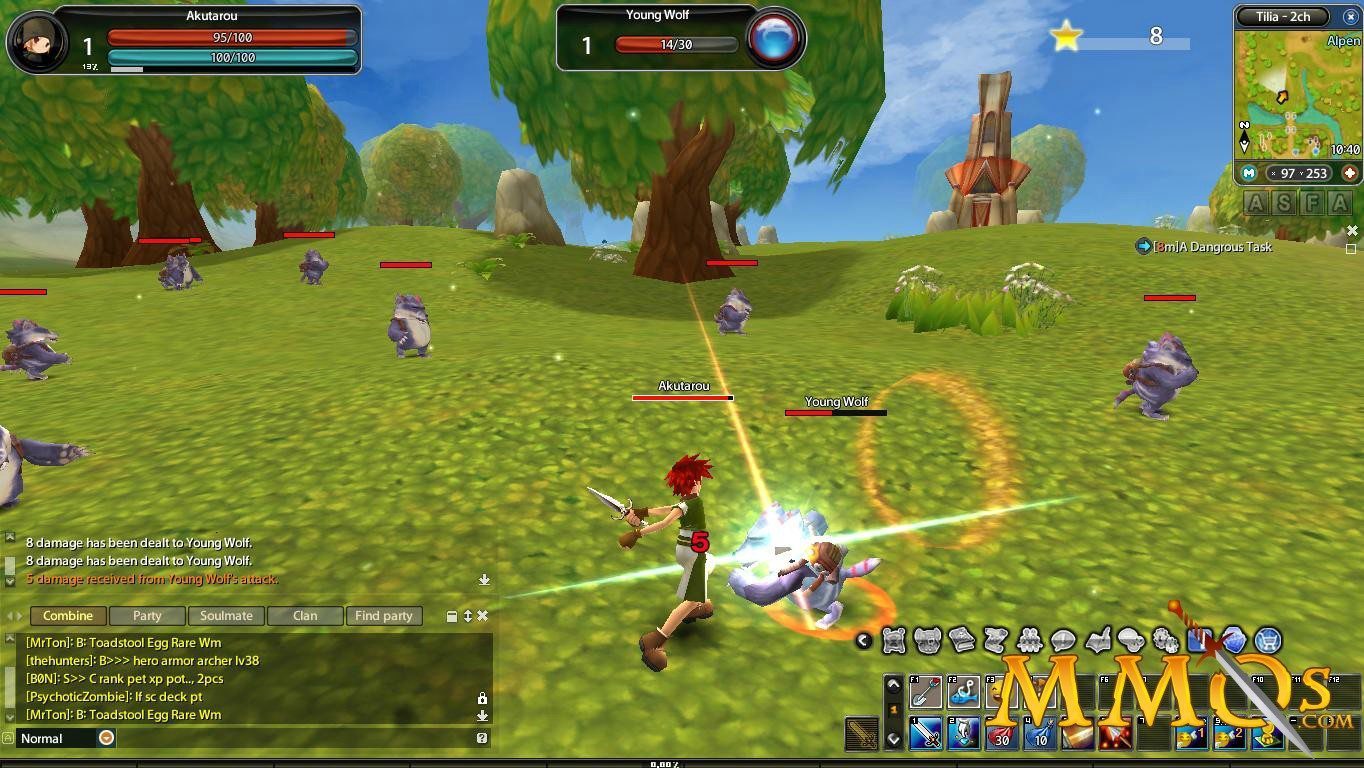Close the minimap panel

[x=1350, y=17]
